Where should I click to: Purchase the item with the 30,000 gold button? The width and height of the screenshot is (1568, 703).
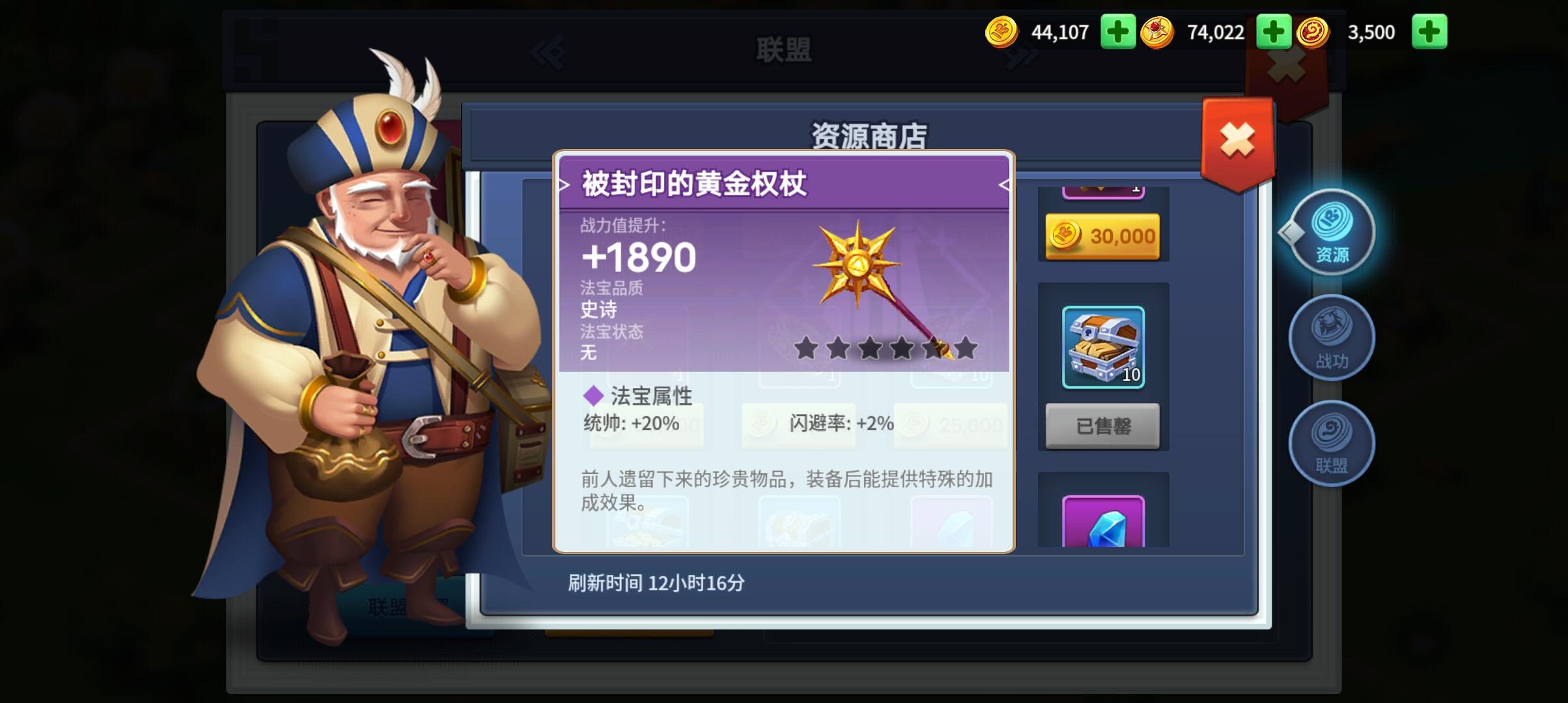point(1104,236)
